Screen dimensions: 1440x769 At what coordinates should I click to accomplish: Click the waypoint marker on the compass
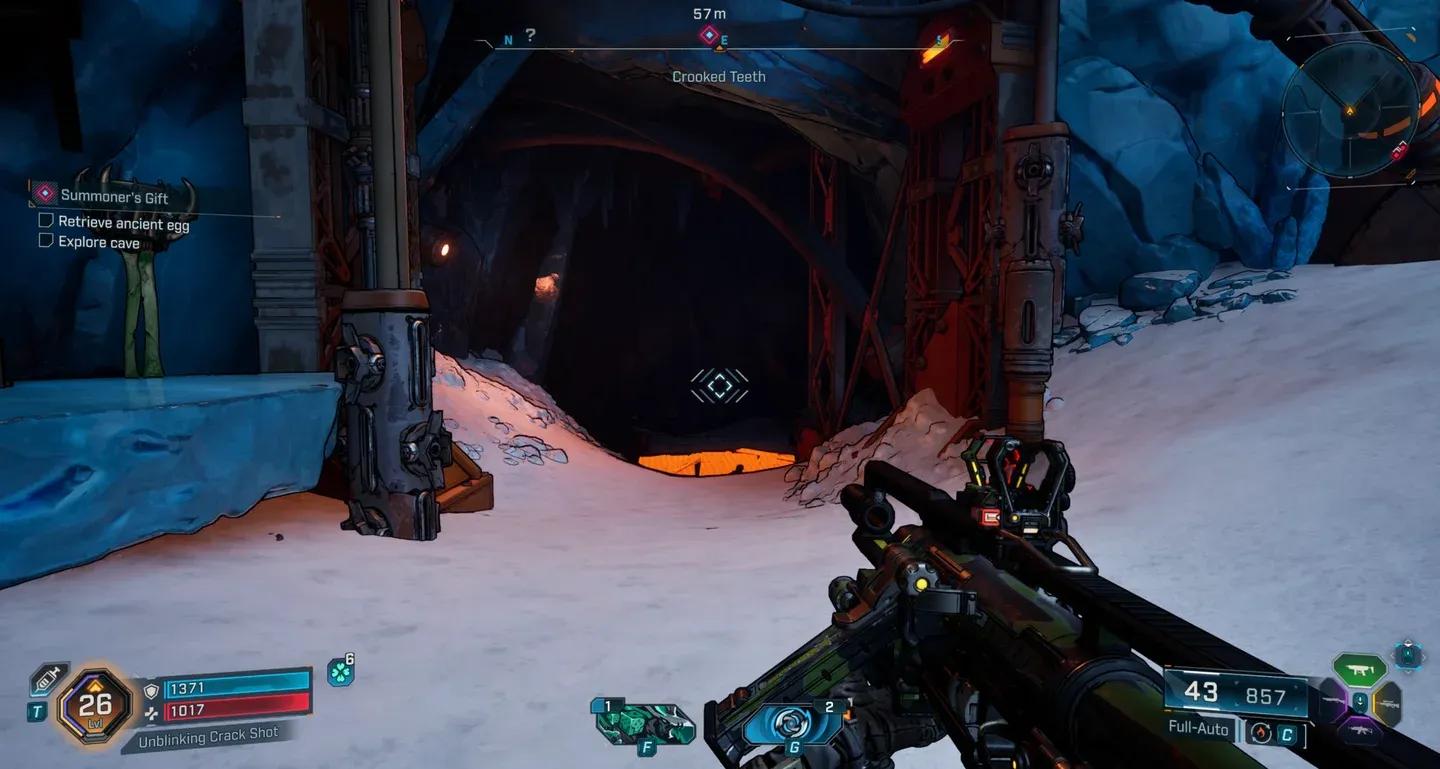pos(711,33)
